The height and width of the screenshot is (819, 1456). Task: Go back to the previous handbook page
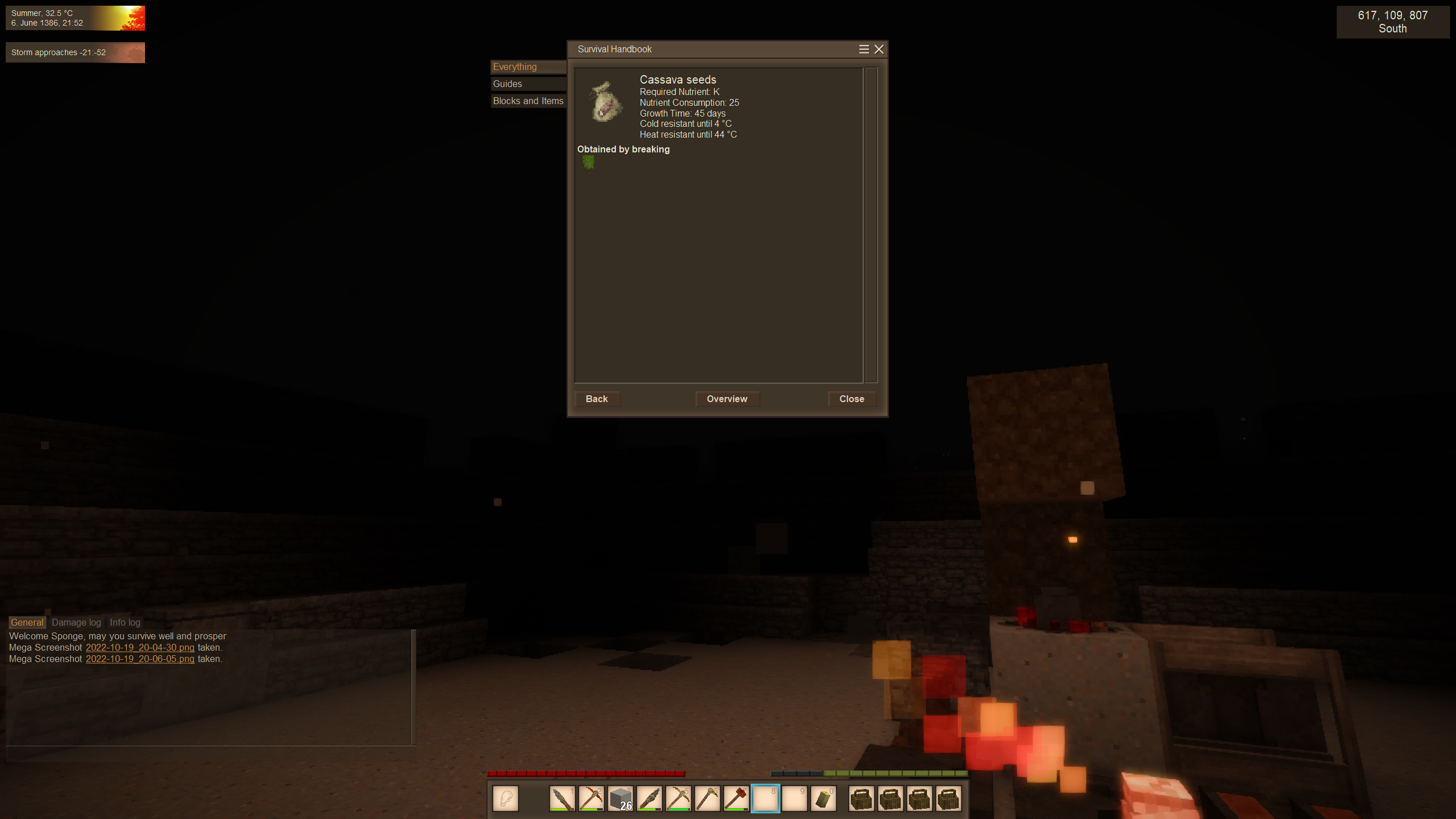[597, 399]
